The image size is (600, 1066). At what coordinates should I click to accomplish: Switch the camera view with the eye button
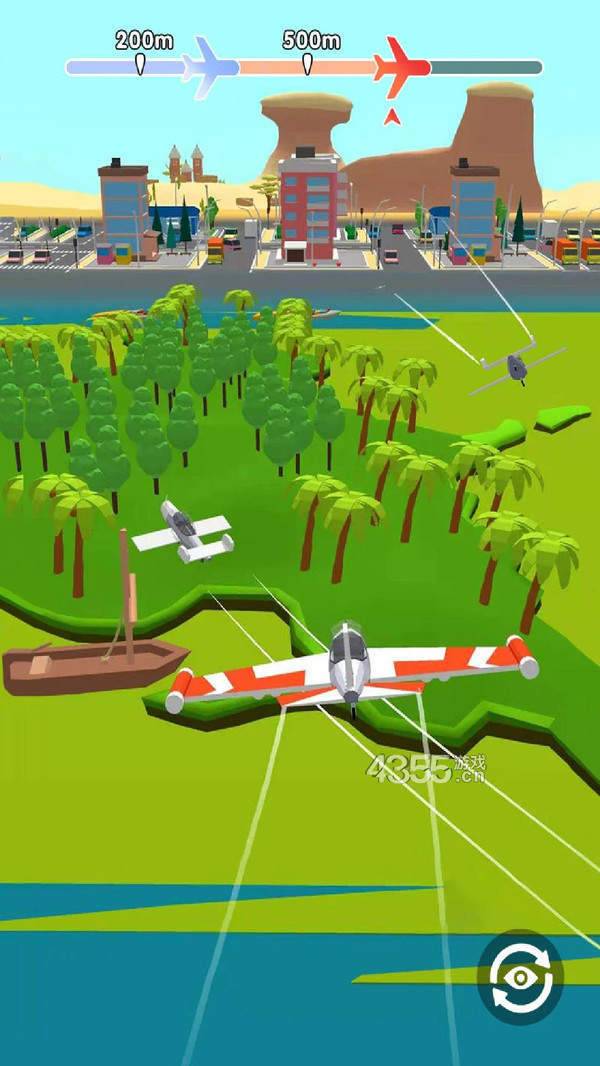coord(520,975)
